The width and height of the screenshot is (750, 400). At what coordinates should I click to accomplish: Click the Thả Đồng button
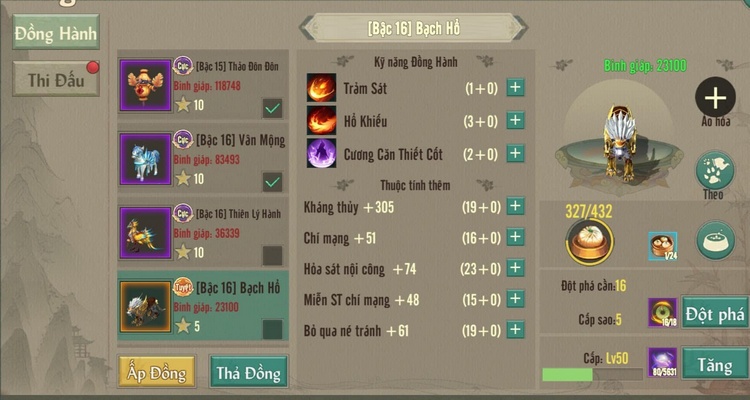[248, 372]
